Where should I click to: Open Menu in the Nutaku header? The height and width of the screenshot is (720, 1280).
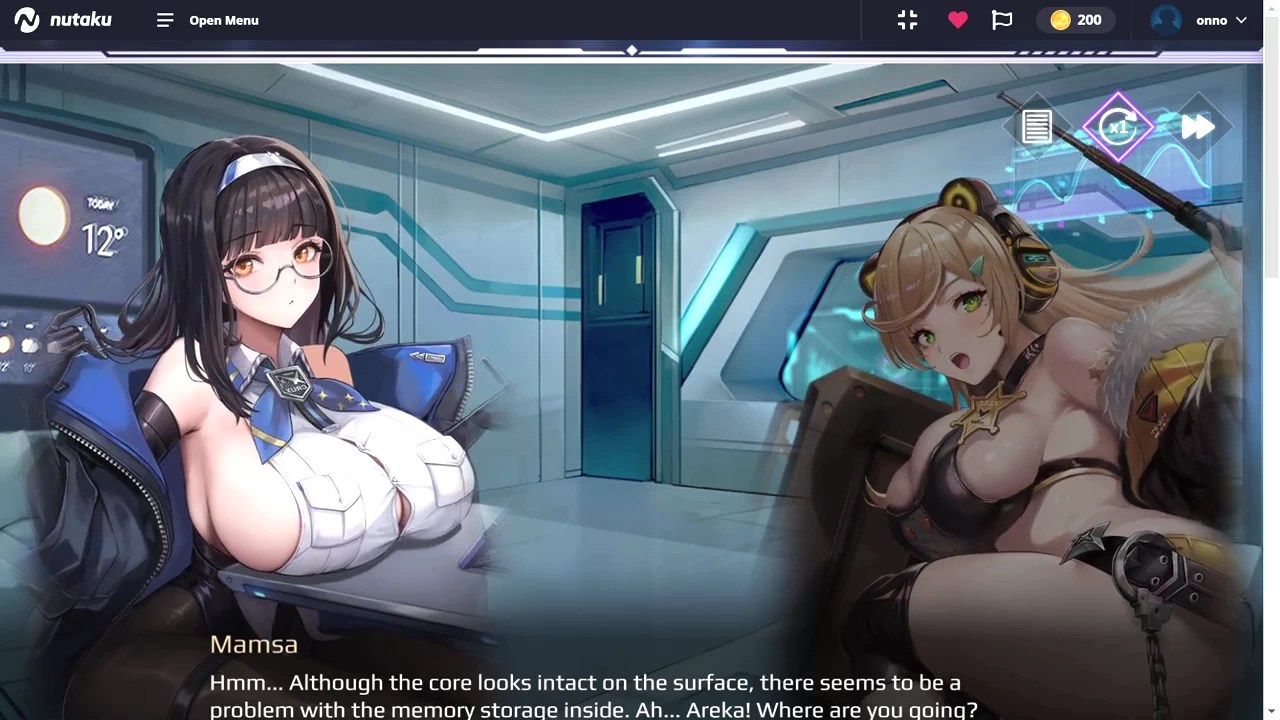208,20
